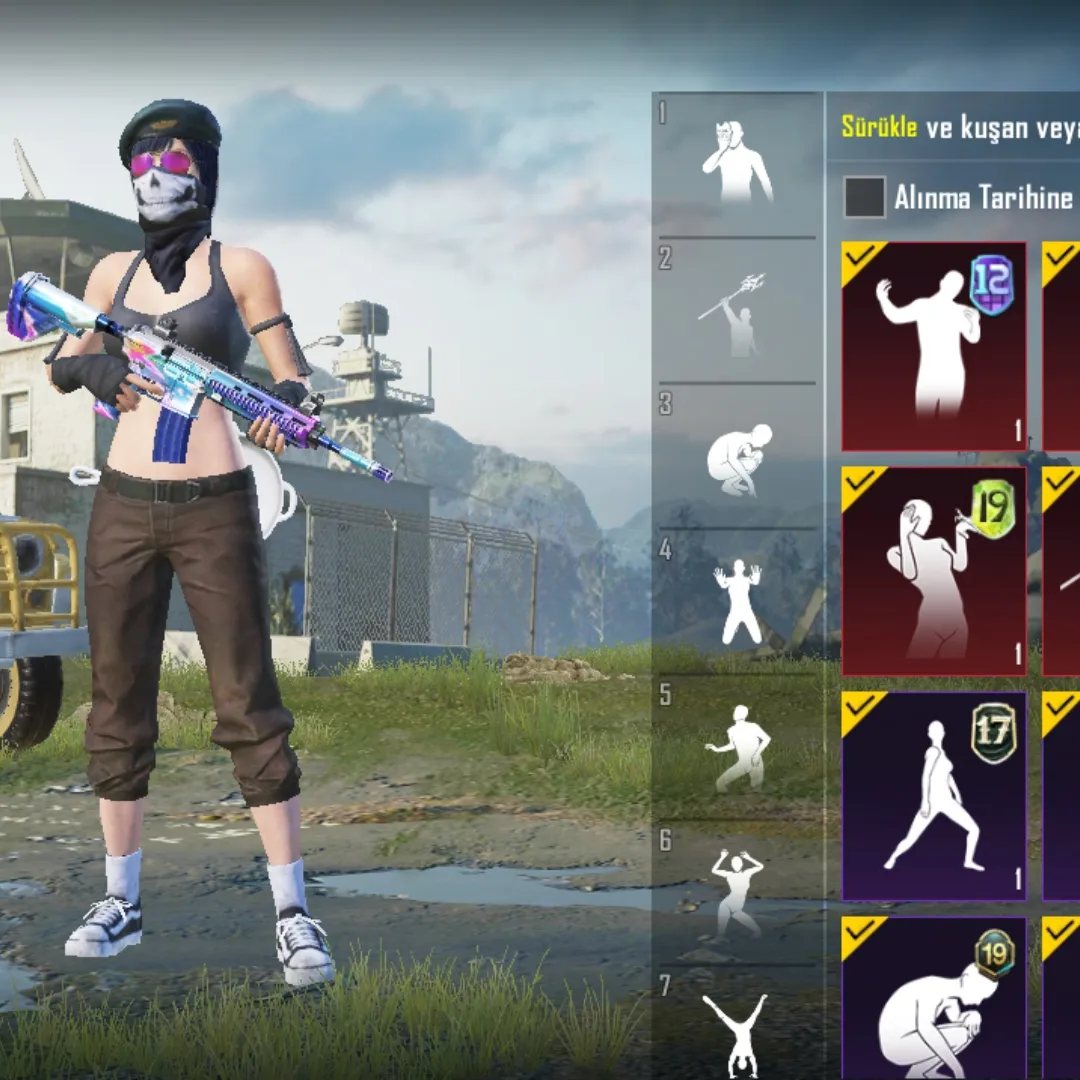Select emote slot 1 with hand-on-face pose
The width and height of the screenshot is (1080, 1080).
click(x=738, y=162)
